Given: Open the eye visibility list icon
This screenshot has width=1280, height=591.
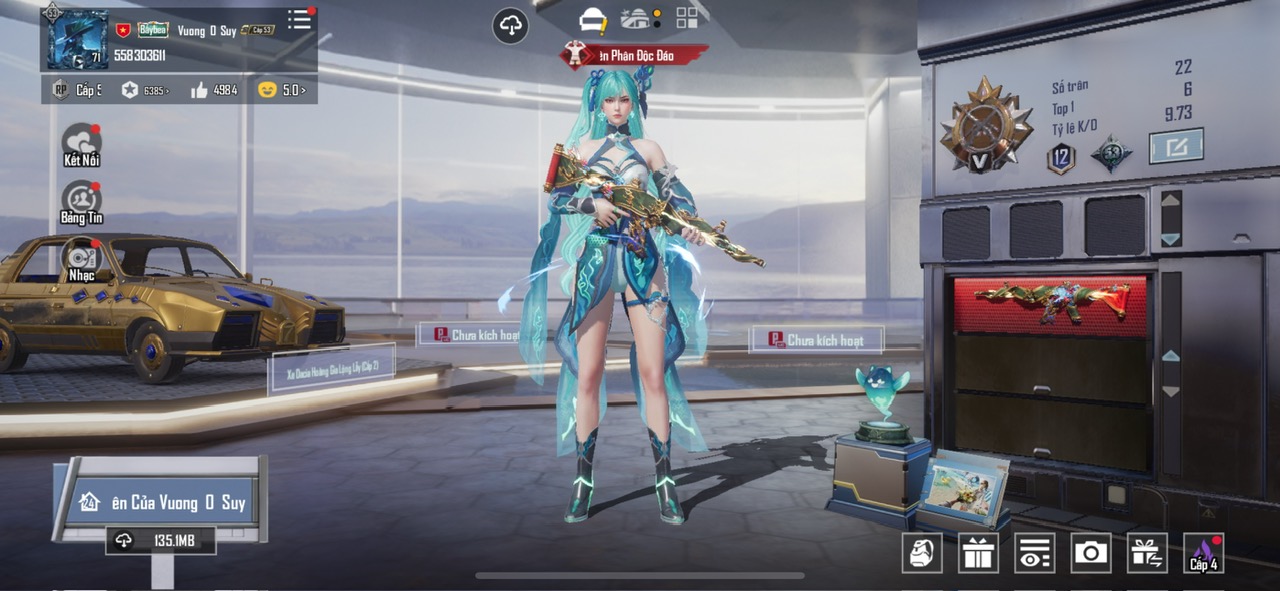Looking at the screenshot, I should tap(1034, 552).
